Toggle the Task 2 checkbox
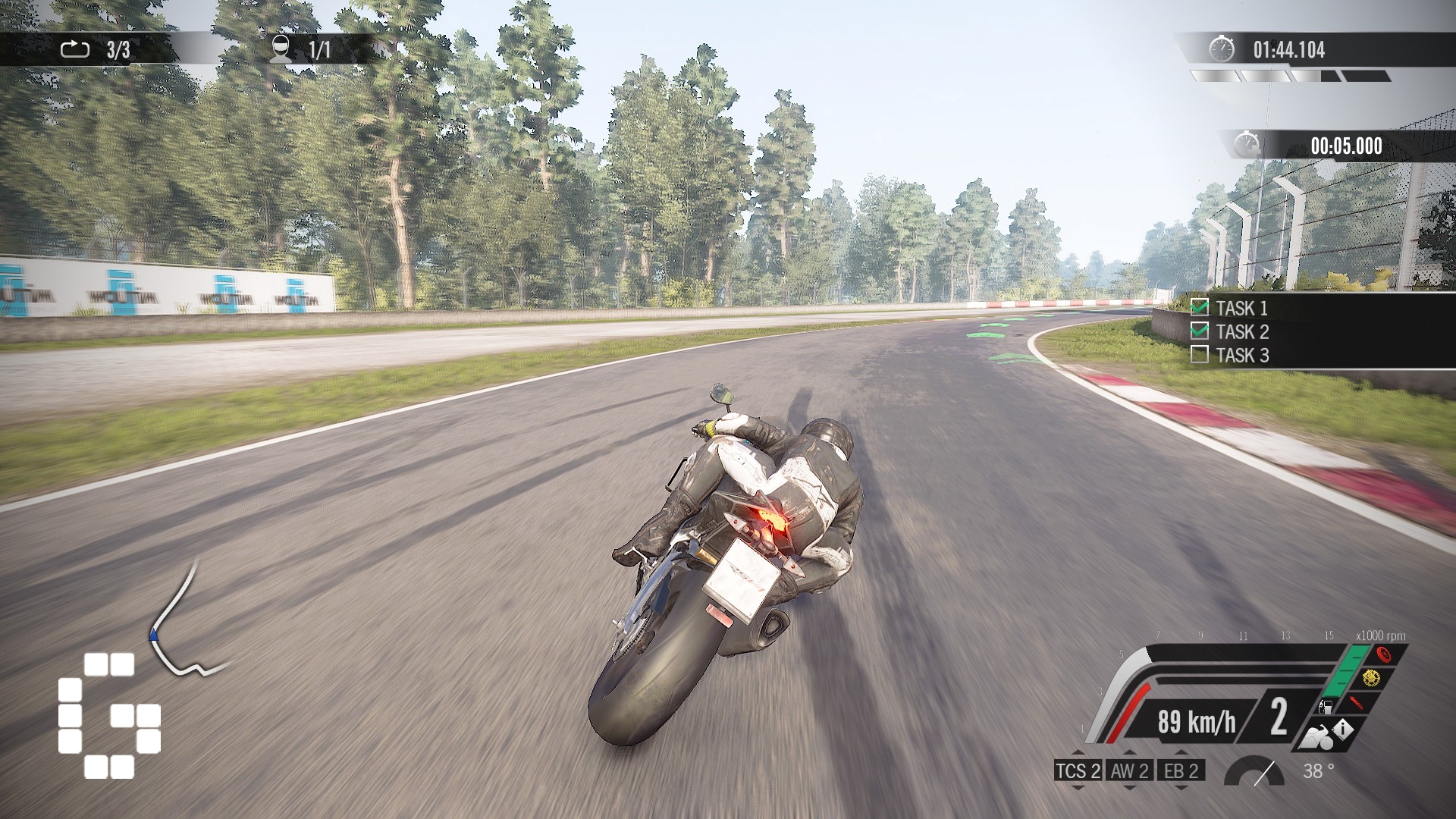 [1200, 331]
